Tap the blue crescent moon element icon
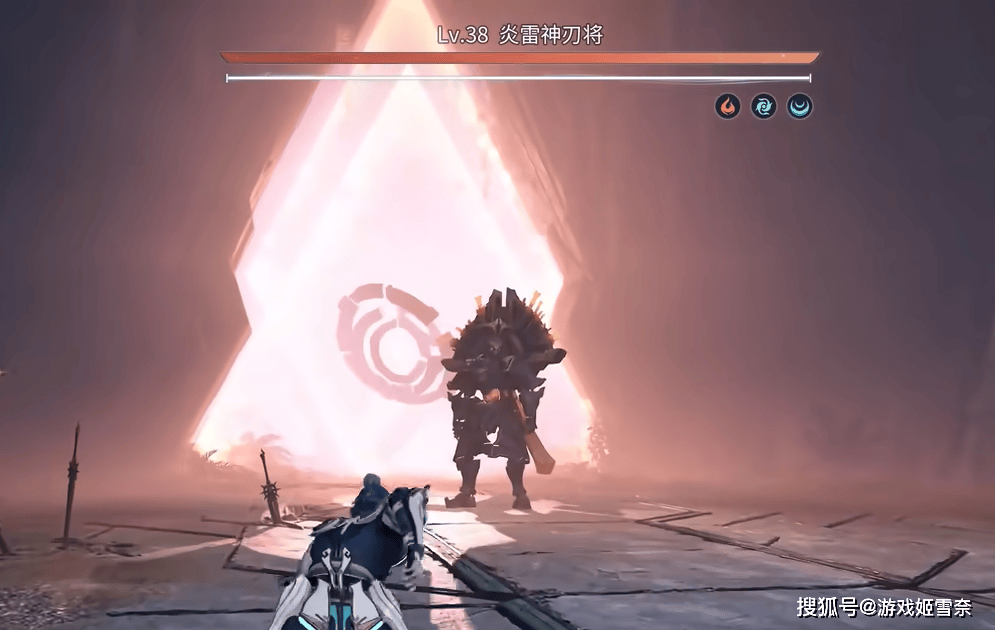Viewport: 995px width, 630px height. (799, 106)
